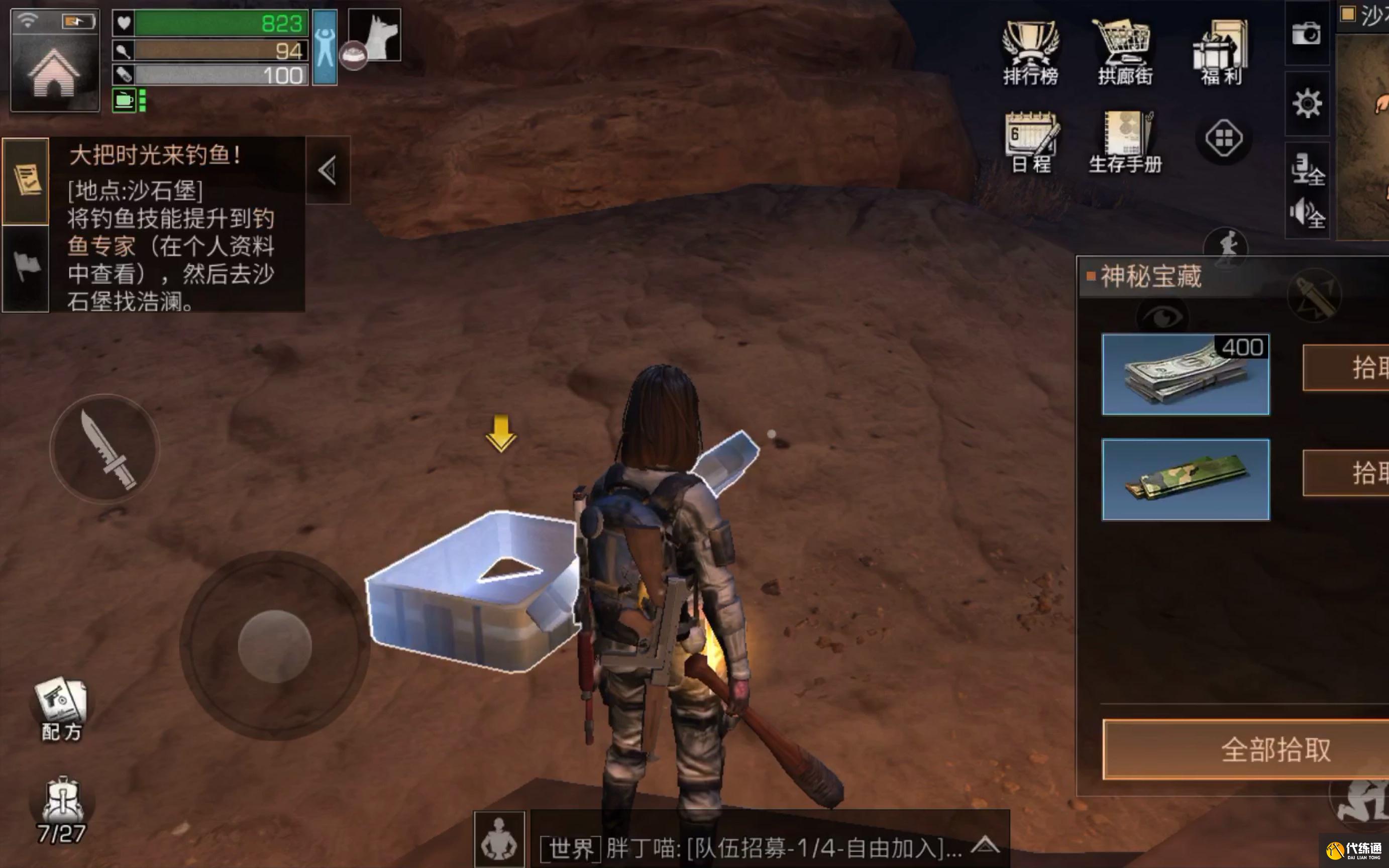Collapse the quest tracker with the arrow
This screenshot has height=868, width=1389.
click(328, 170)
